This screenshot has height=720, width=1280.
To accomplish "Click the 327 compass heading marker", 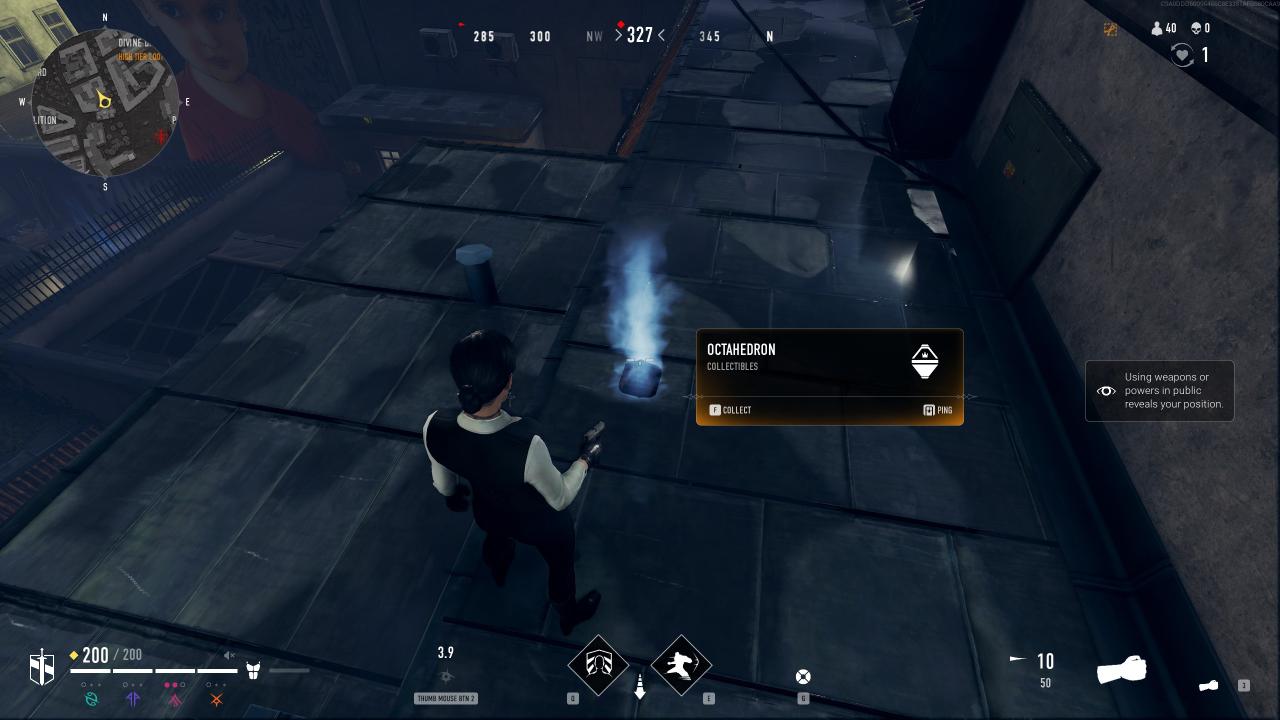I will pyautogui.click(x=640, y=36).
